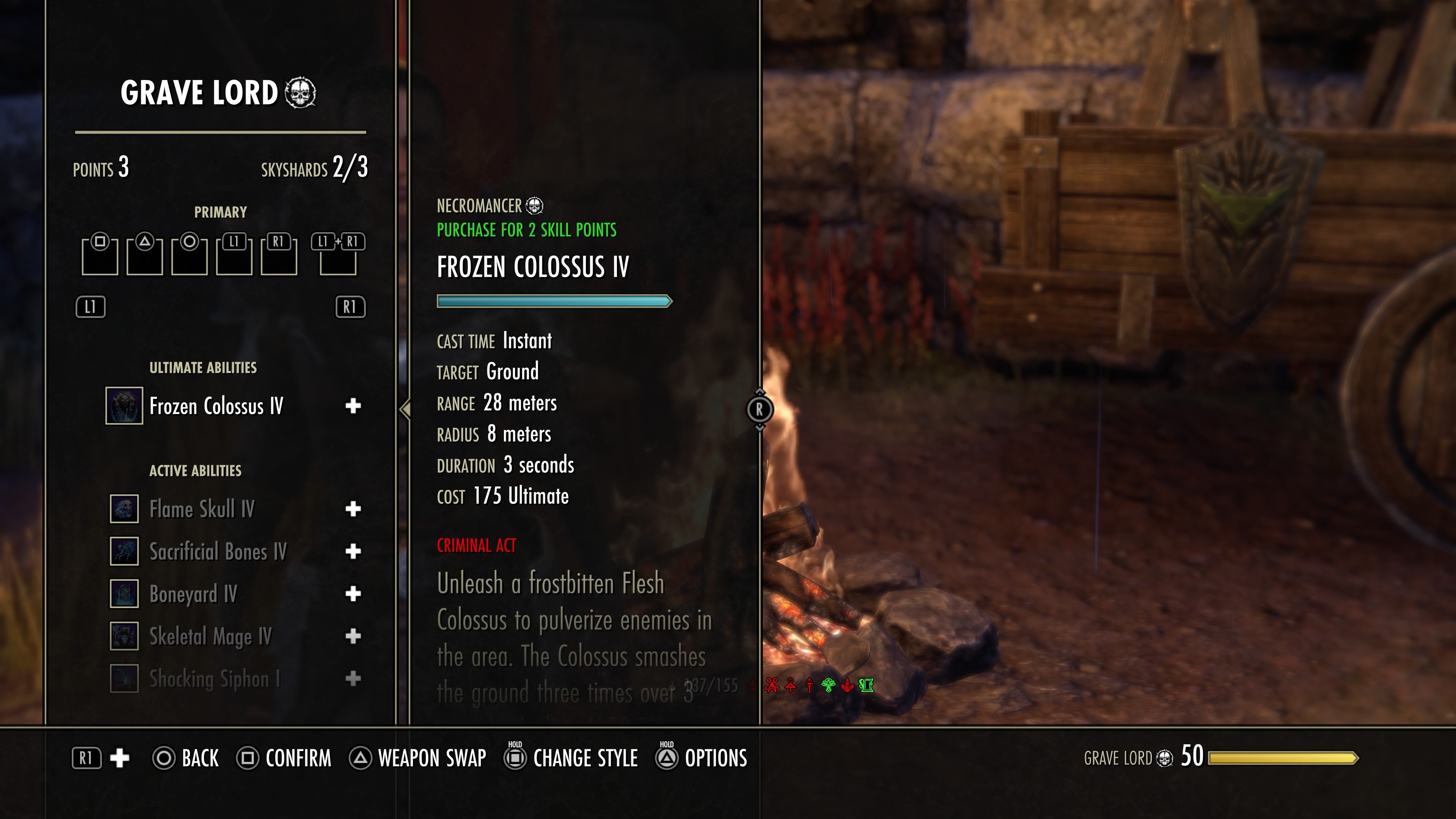Choose Skeletal Mage IV ability
Screen dimensions: 1456x819
click(x=210, y=637)
